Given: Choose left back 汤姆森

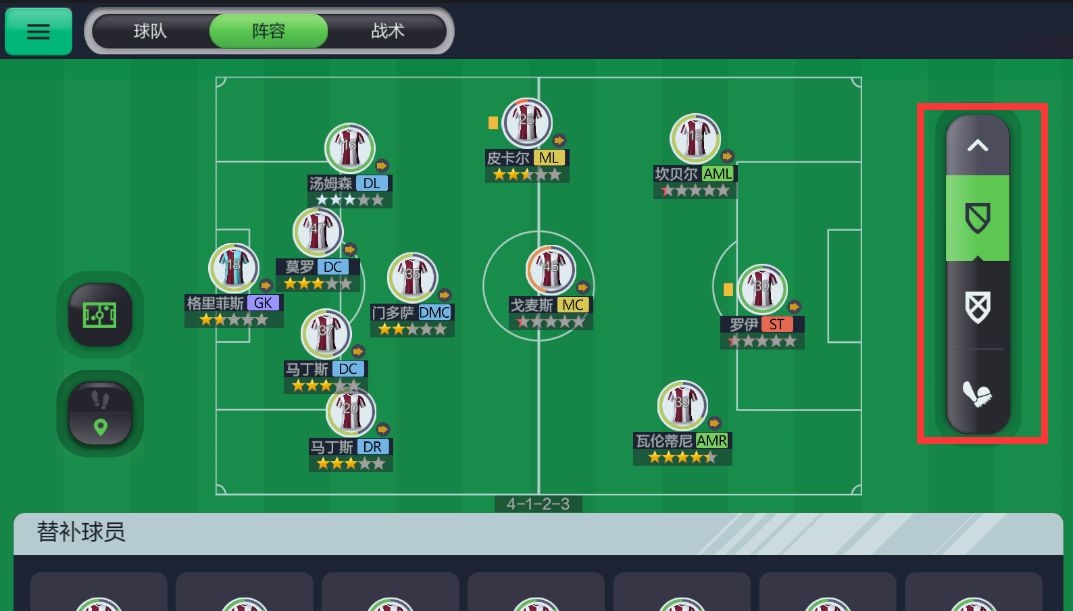Looking at the screenshot, I should 349,149.
